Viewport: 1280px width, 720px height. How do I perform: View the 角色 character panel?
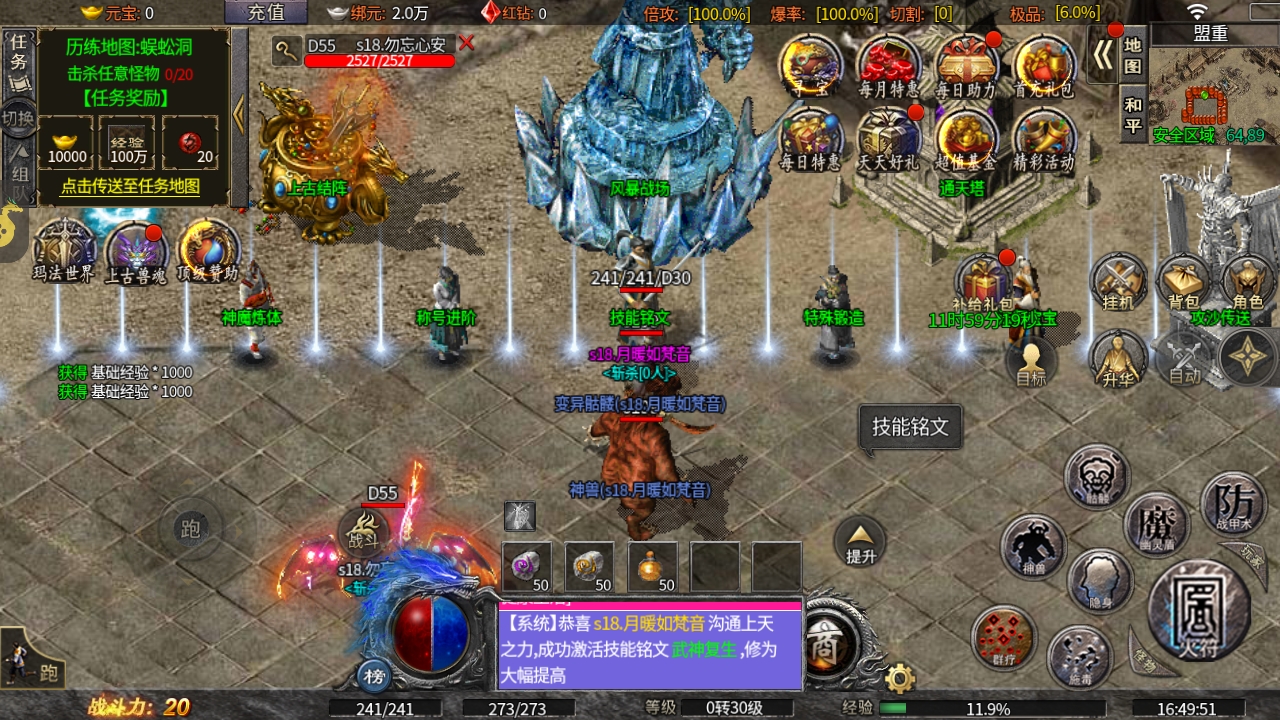[1250, 283]
